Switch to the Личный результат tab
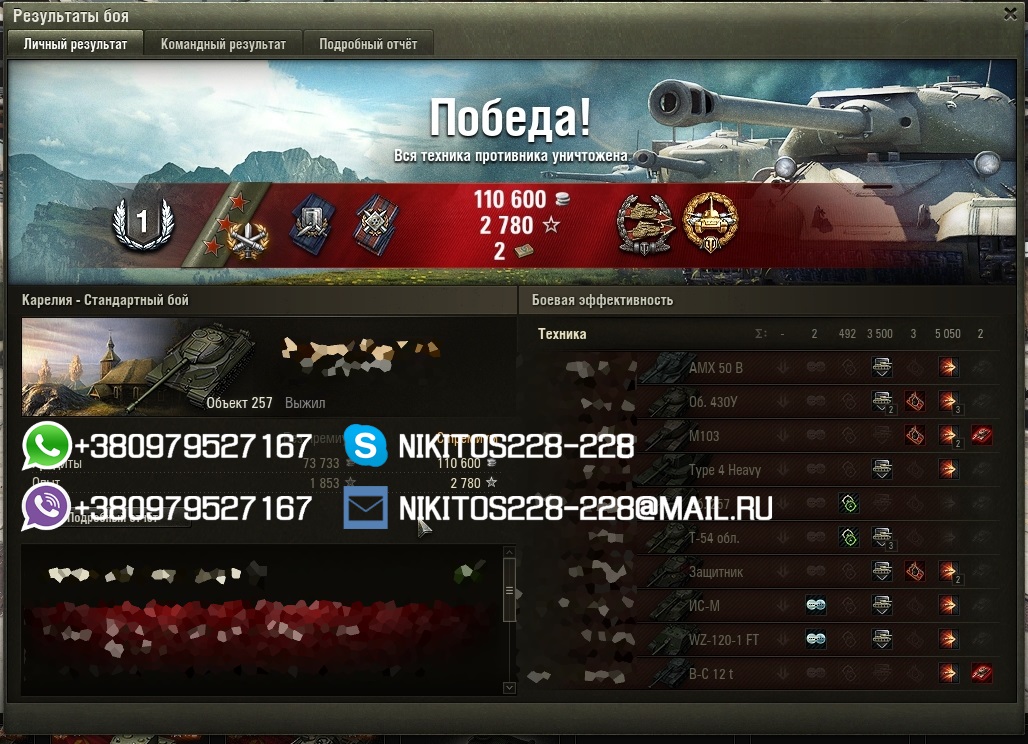This screenshot has height=744, width=1028. pos(75,44)
